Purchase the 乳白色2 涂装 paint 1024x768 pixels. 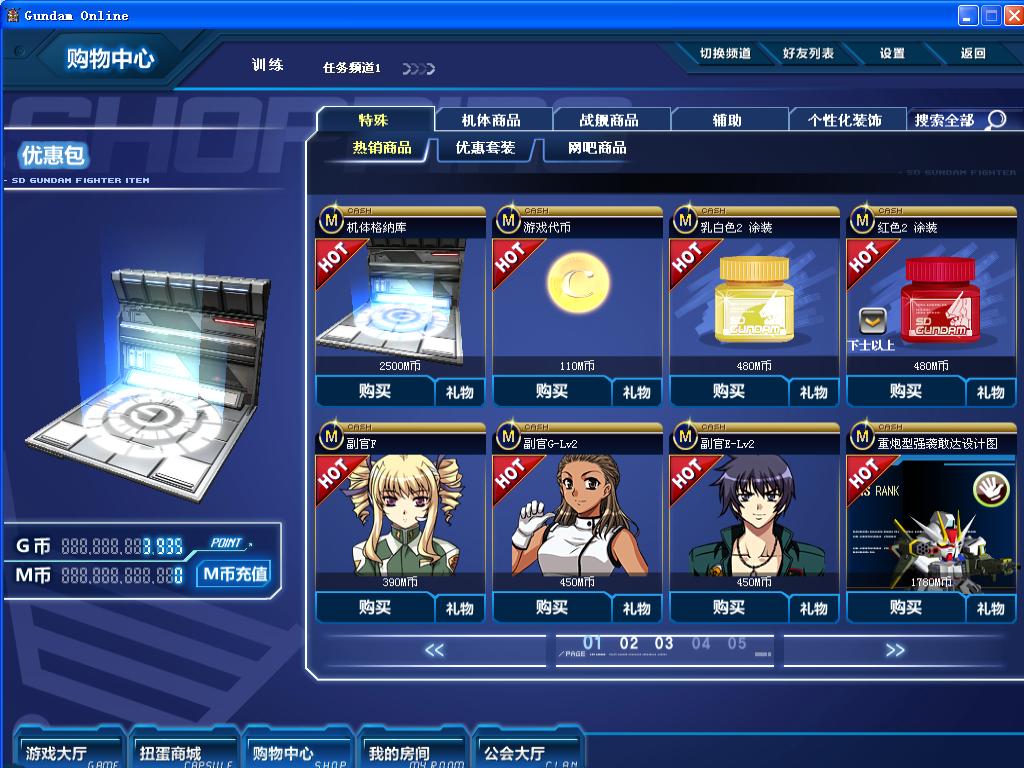pyautogui.click(x=729, y=391)
